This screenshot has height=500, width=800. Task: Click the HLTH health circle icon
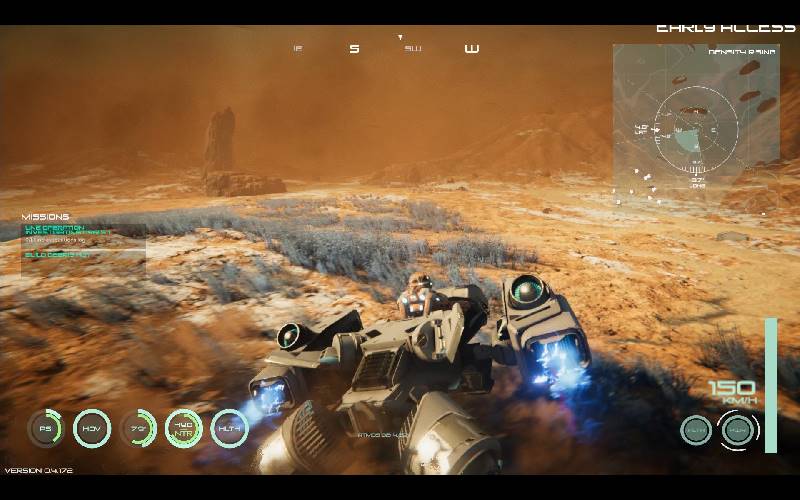pyautogui.click(x=229, y=428)
